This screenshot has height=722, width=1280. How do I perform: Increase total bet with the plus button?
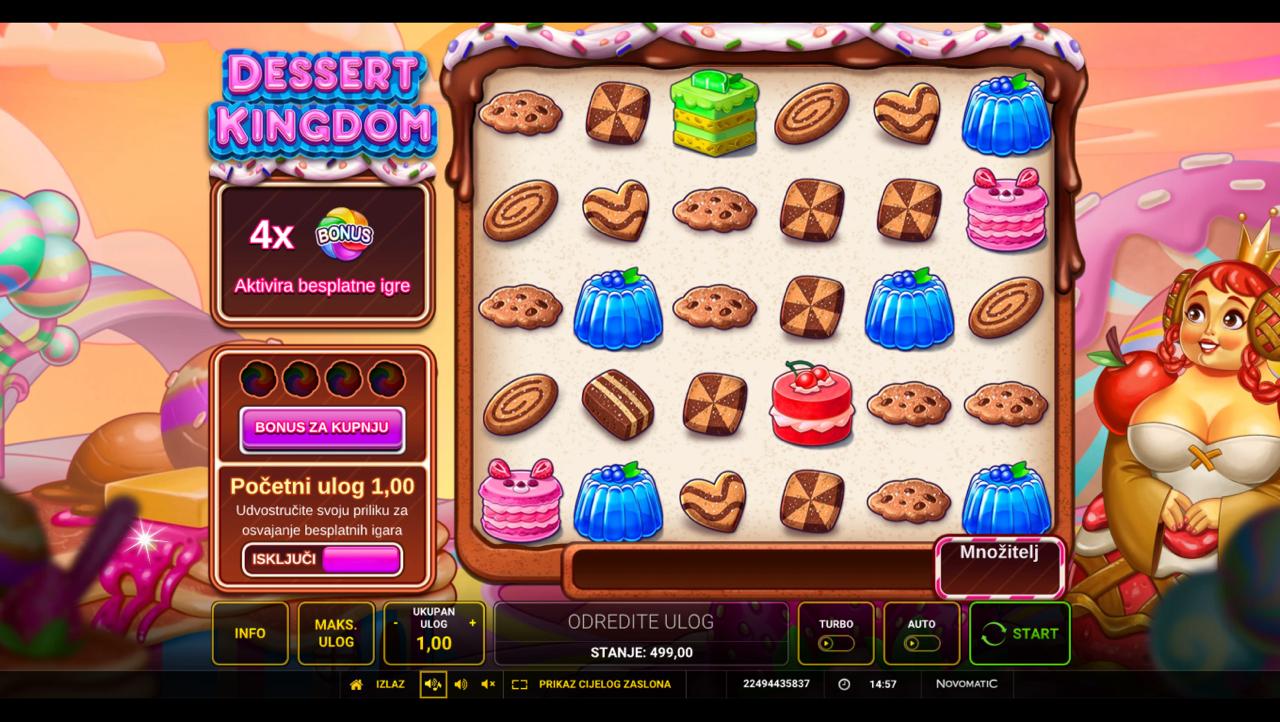tap(472, 623)
